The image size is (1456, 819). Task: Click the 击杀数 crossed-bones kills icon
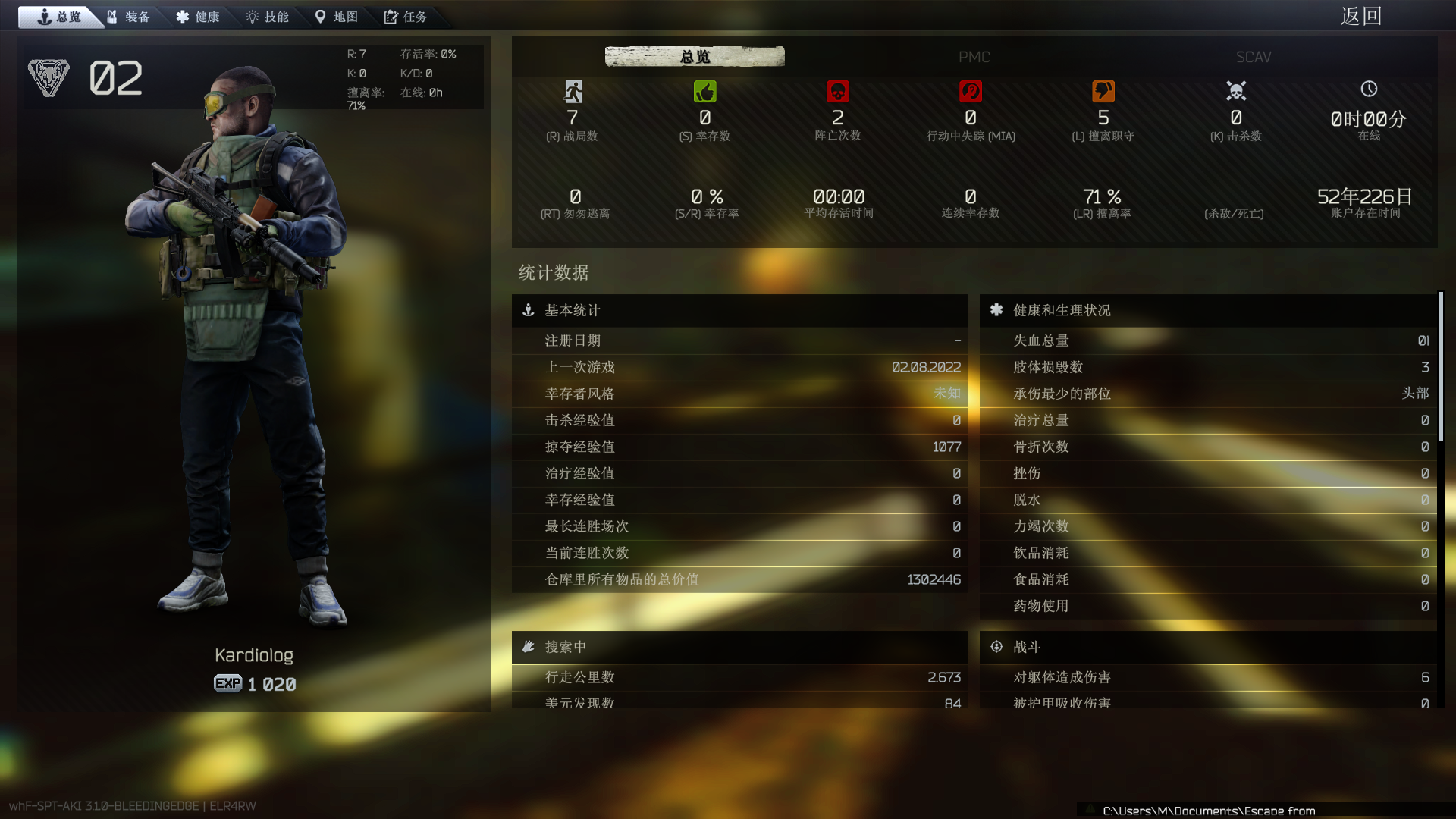tap(1235, 91)
